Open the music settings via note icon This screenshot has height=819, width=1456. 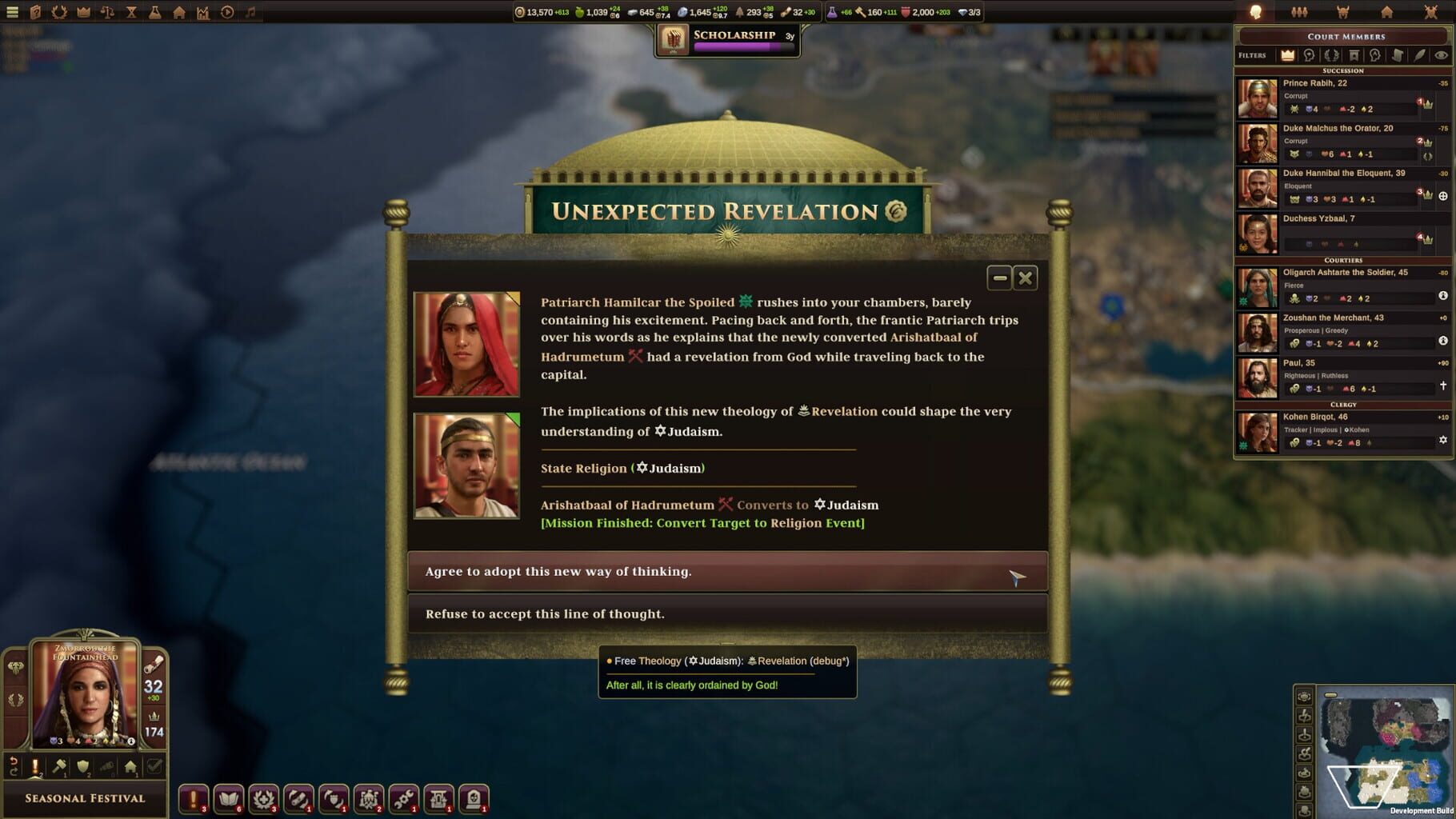coord(250,11)
